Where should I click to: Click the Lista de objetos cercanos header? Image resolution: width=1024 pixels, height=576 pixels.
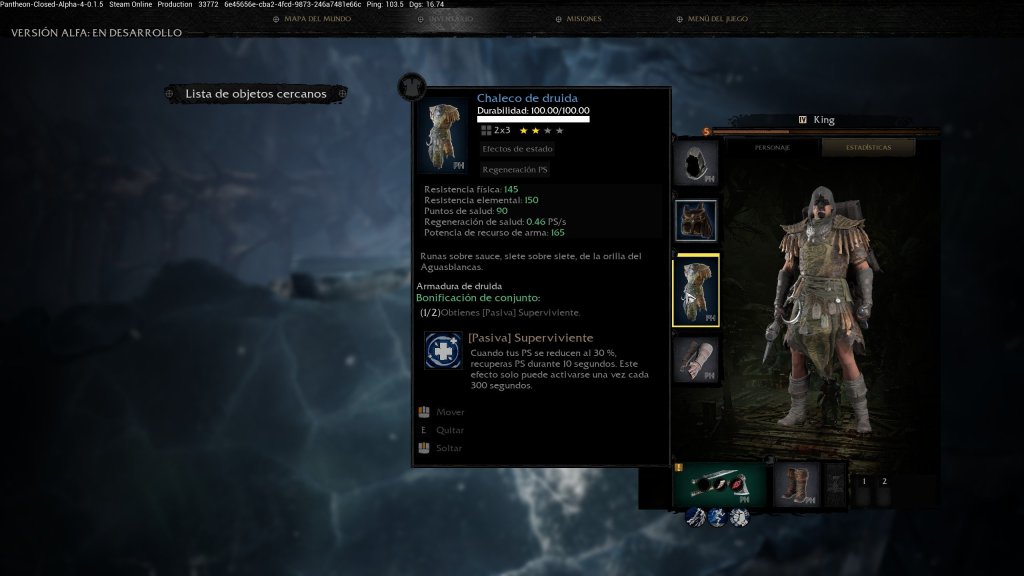click(x=256, y=94)
